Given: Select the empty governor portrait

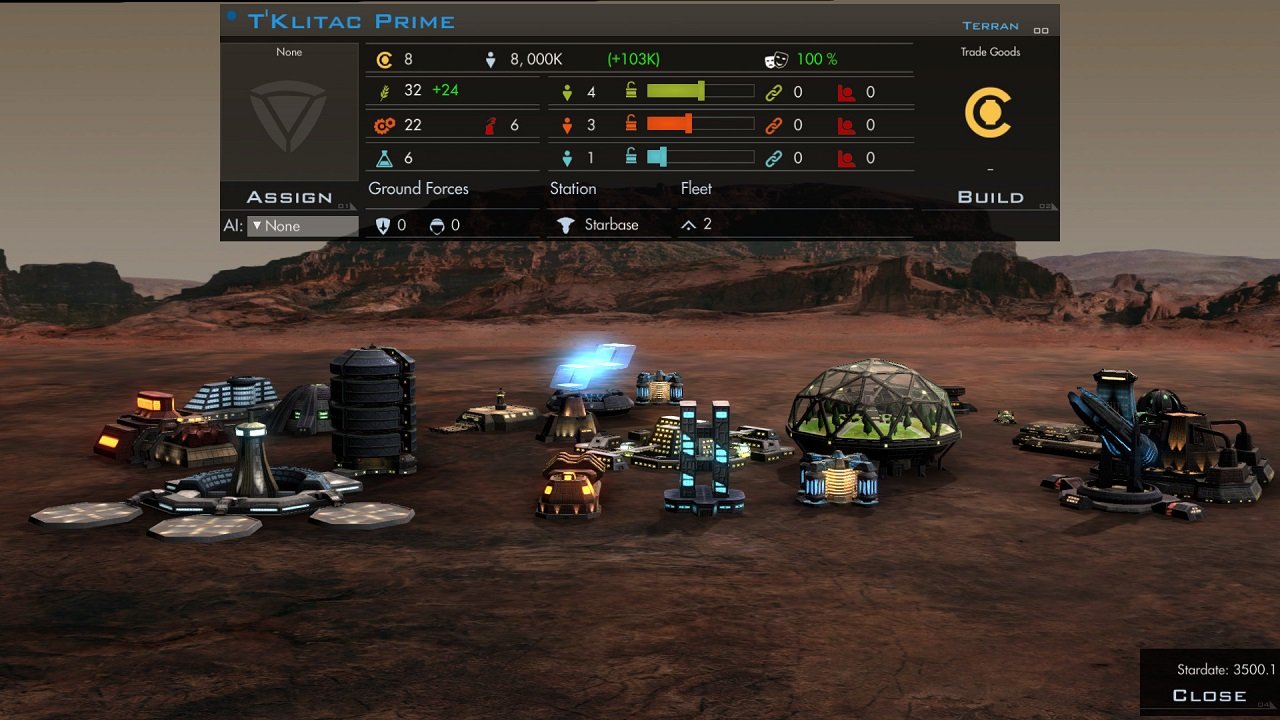Looking at the screenshot, I should pyautogui.click(x=289, y=118).
